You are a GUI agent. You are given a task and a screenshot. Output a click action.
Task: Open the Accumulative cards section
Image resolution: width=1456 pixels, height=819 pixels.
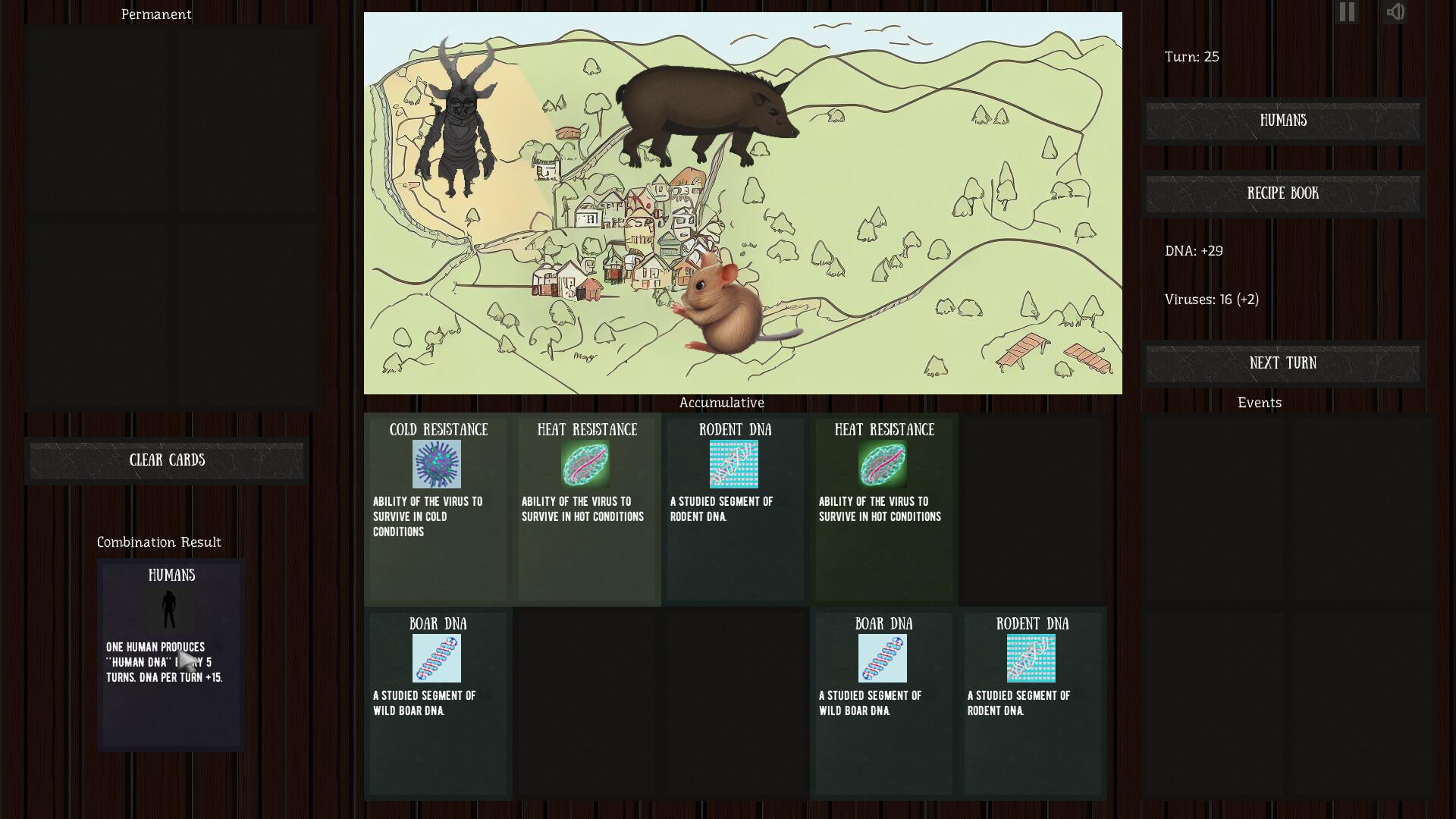pos(721,403)
